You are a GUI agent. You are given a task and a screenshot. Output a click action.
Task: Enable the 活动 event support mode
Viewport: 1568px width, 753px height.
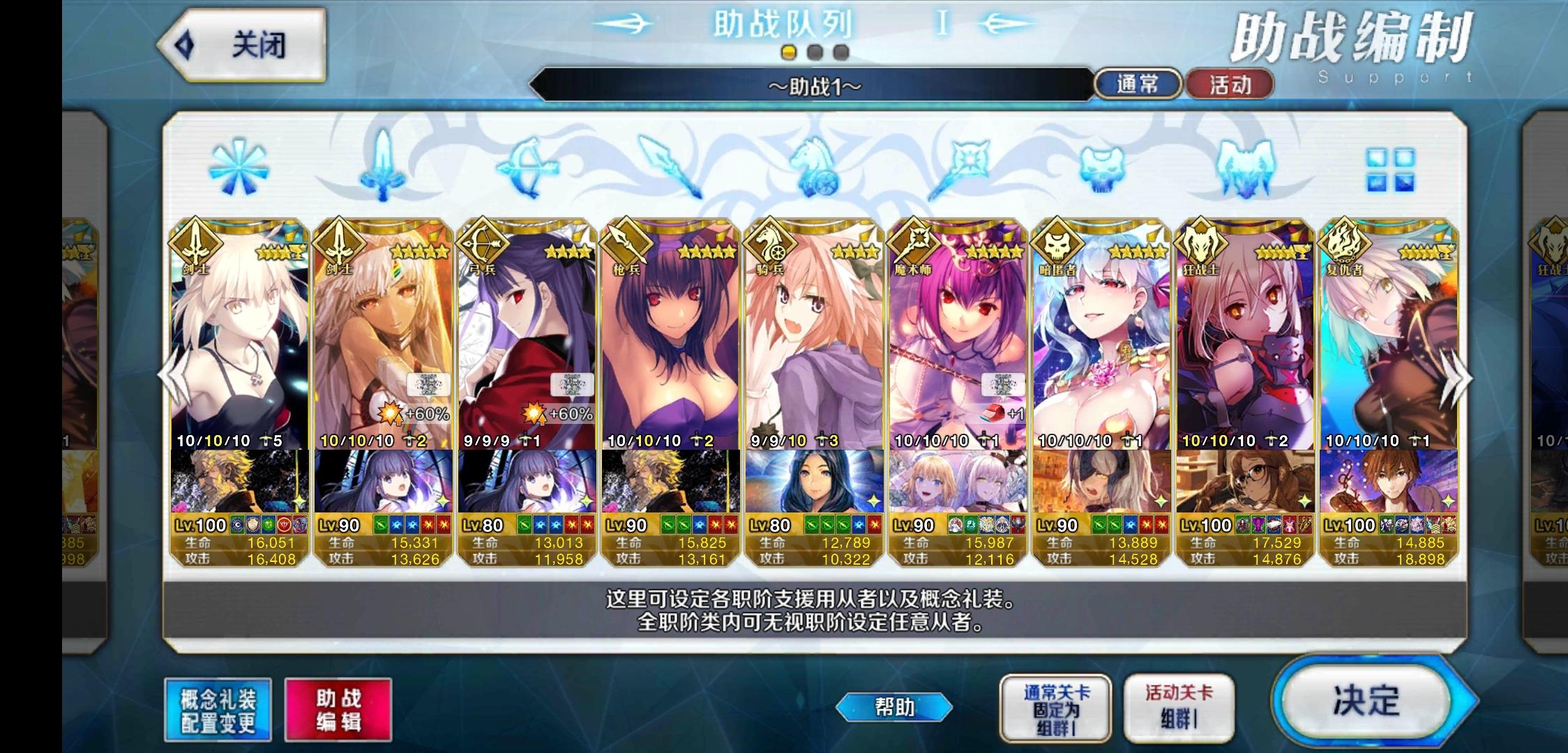[x=1230, y=84]
